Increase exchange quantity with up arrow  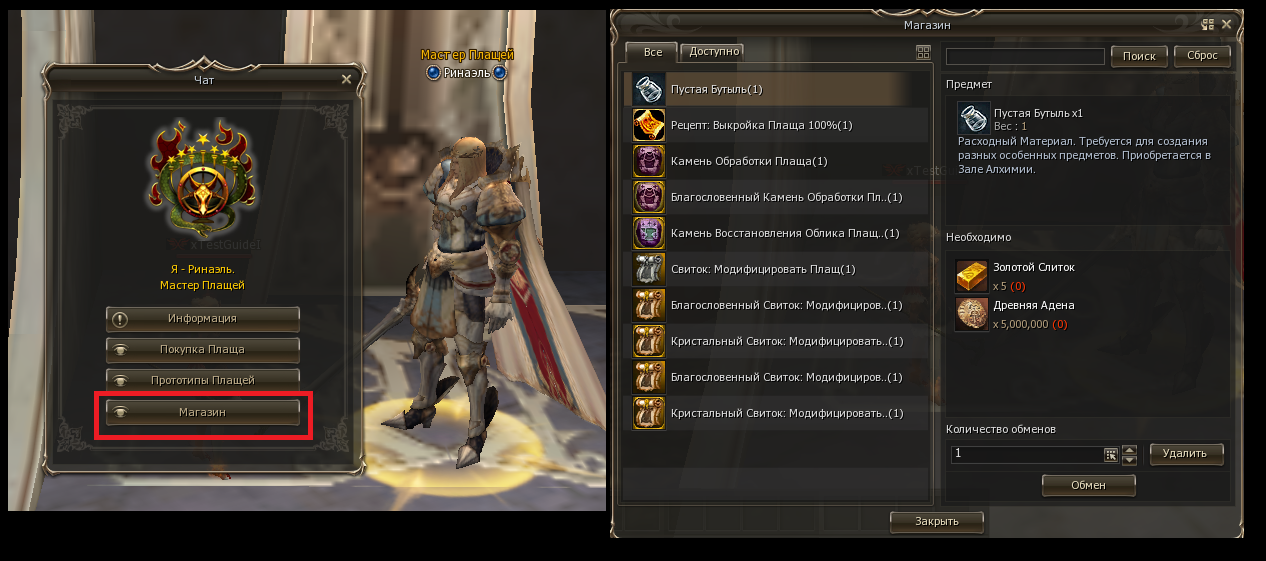tap(1130, 449)
